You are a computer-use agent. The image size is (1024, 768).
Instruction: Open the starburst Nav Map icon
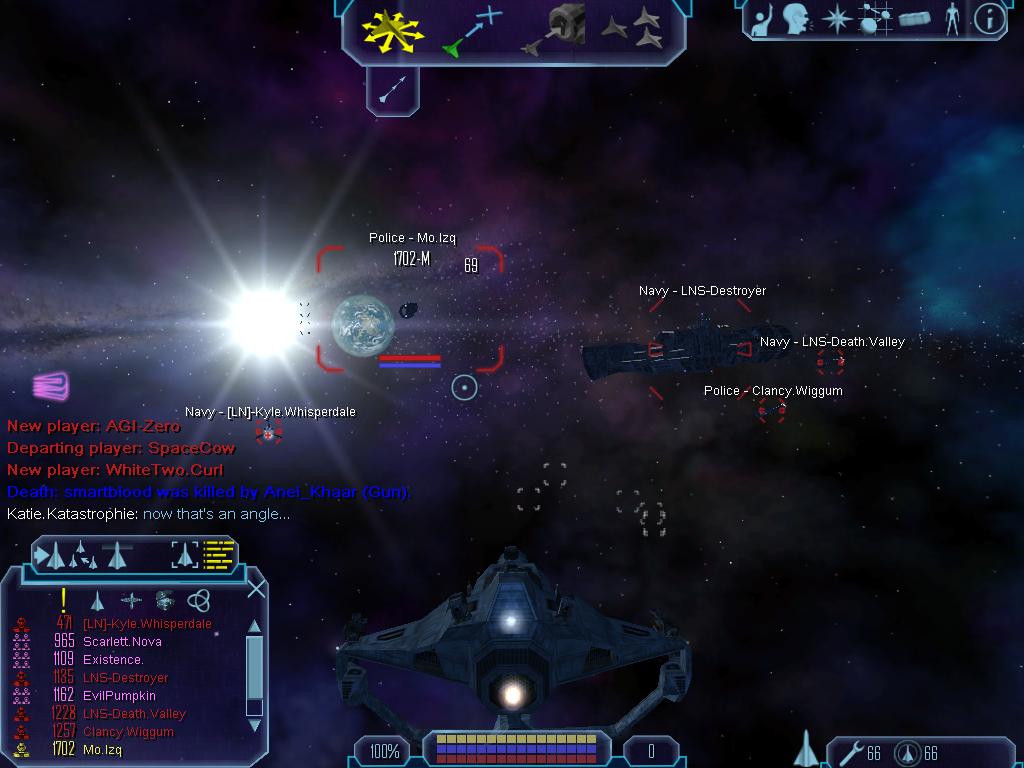click(835, 20)
